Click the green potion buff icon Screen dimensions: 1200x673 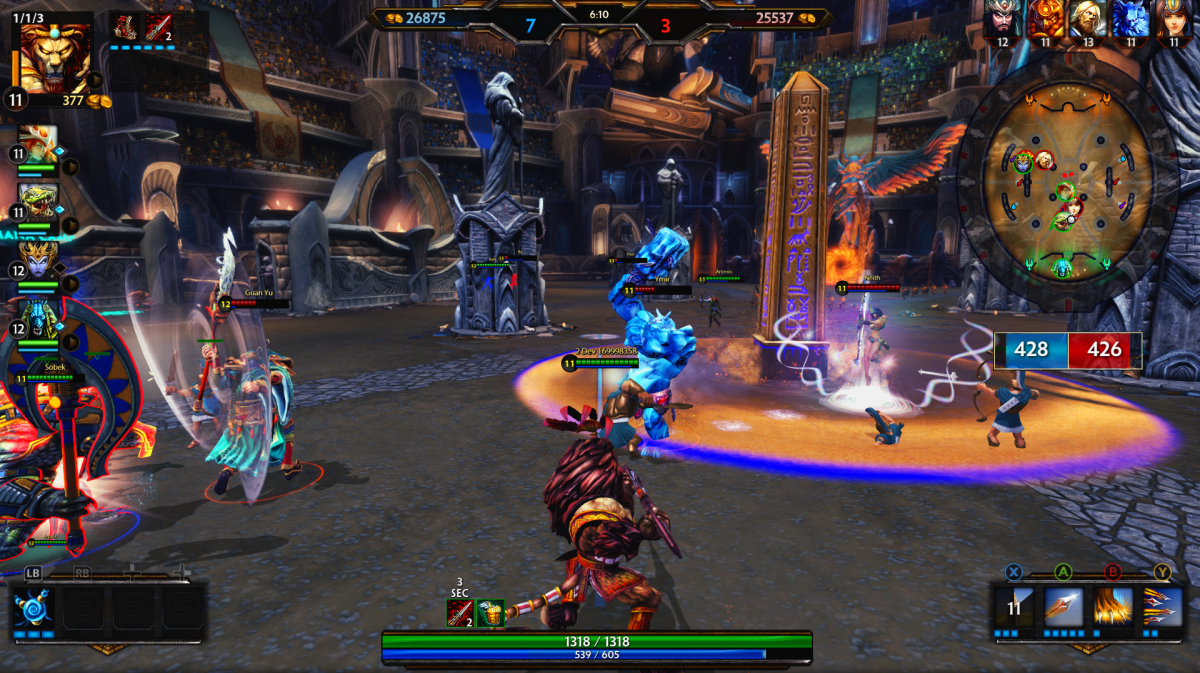[489, 613]
